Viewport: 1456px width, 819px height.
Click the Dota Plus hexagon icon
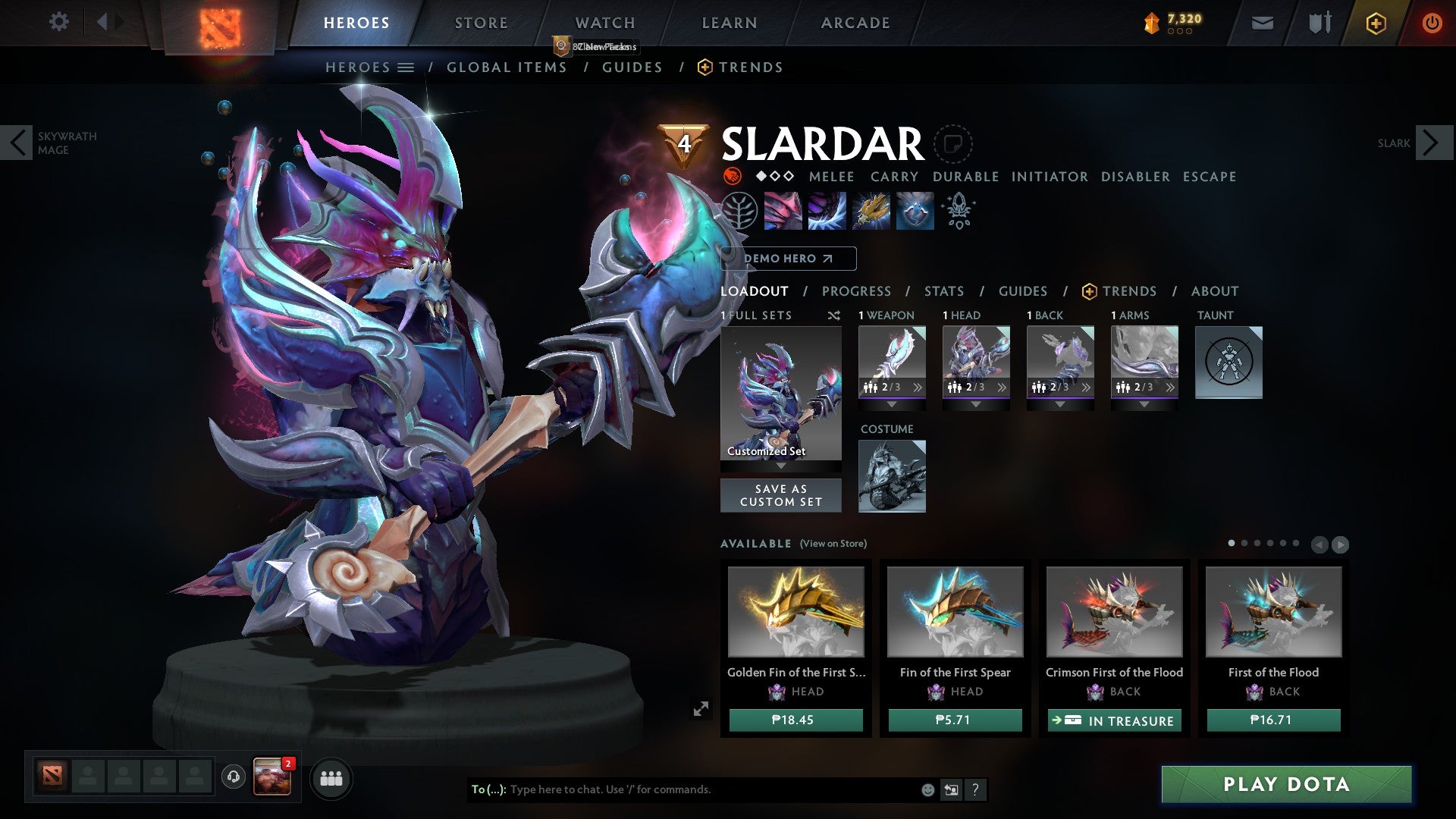point(1376,23)
